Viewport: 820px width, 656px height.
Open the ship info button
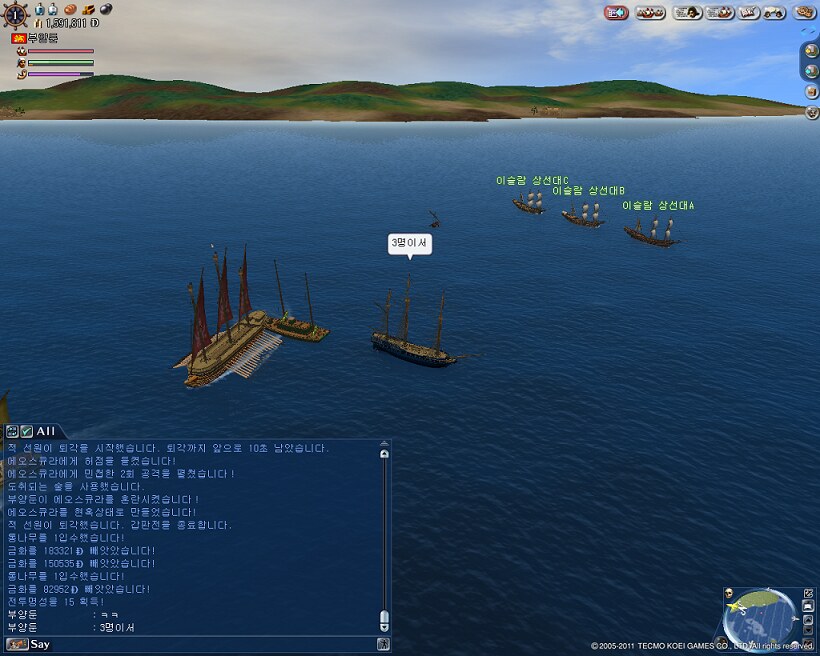(x=718, y=12)
